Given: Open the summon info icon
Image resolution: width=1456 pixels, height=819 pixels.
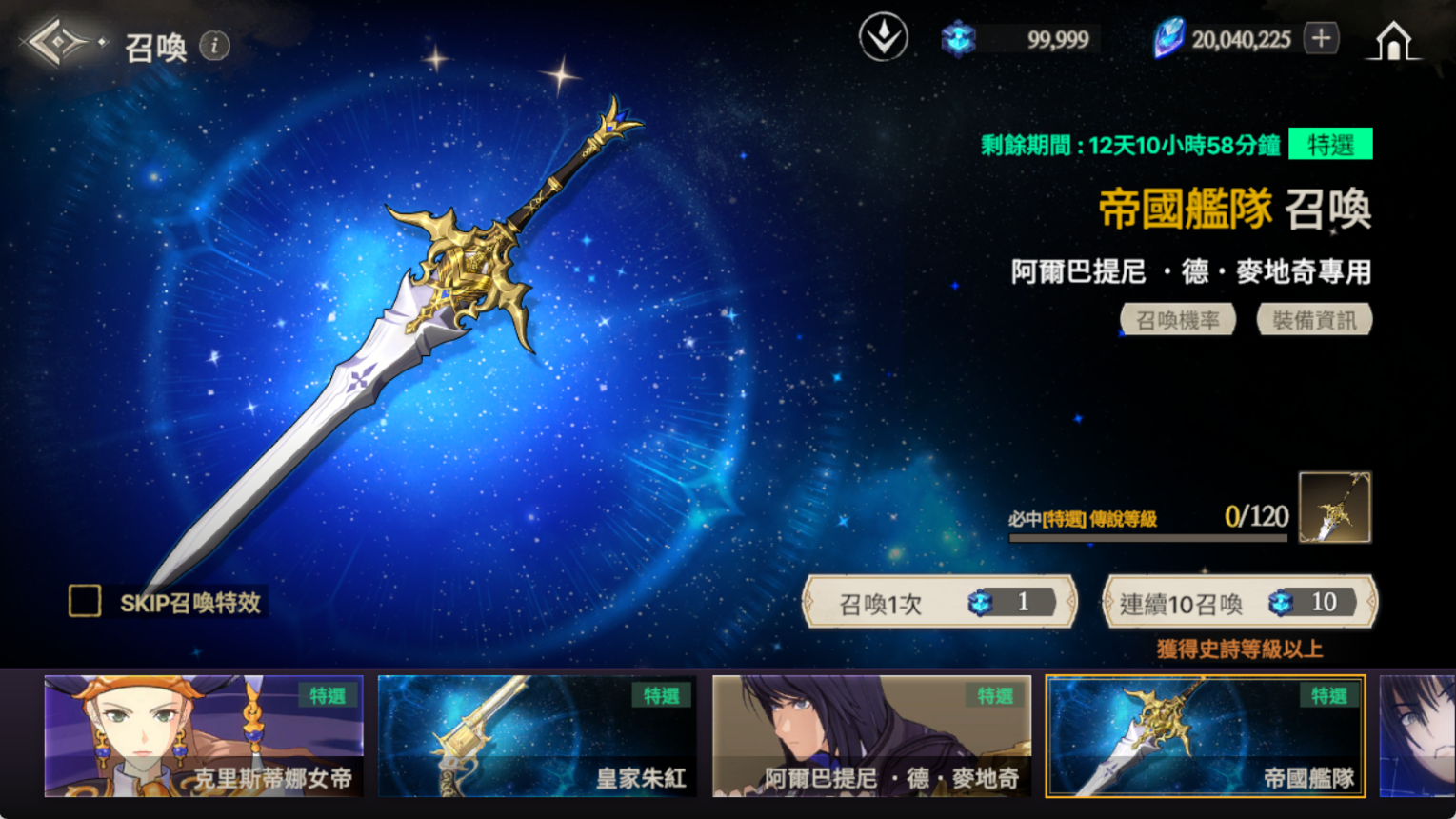Looking at the screenshot, I should pos(215,45).
